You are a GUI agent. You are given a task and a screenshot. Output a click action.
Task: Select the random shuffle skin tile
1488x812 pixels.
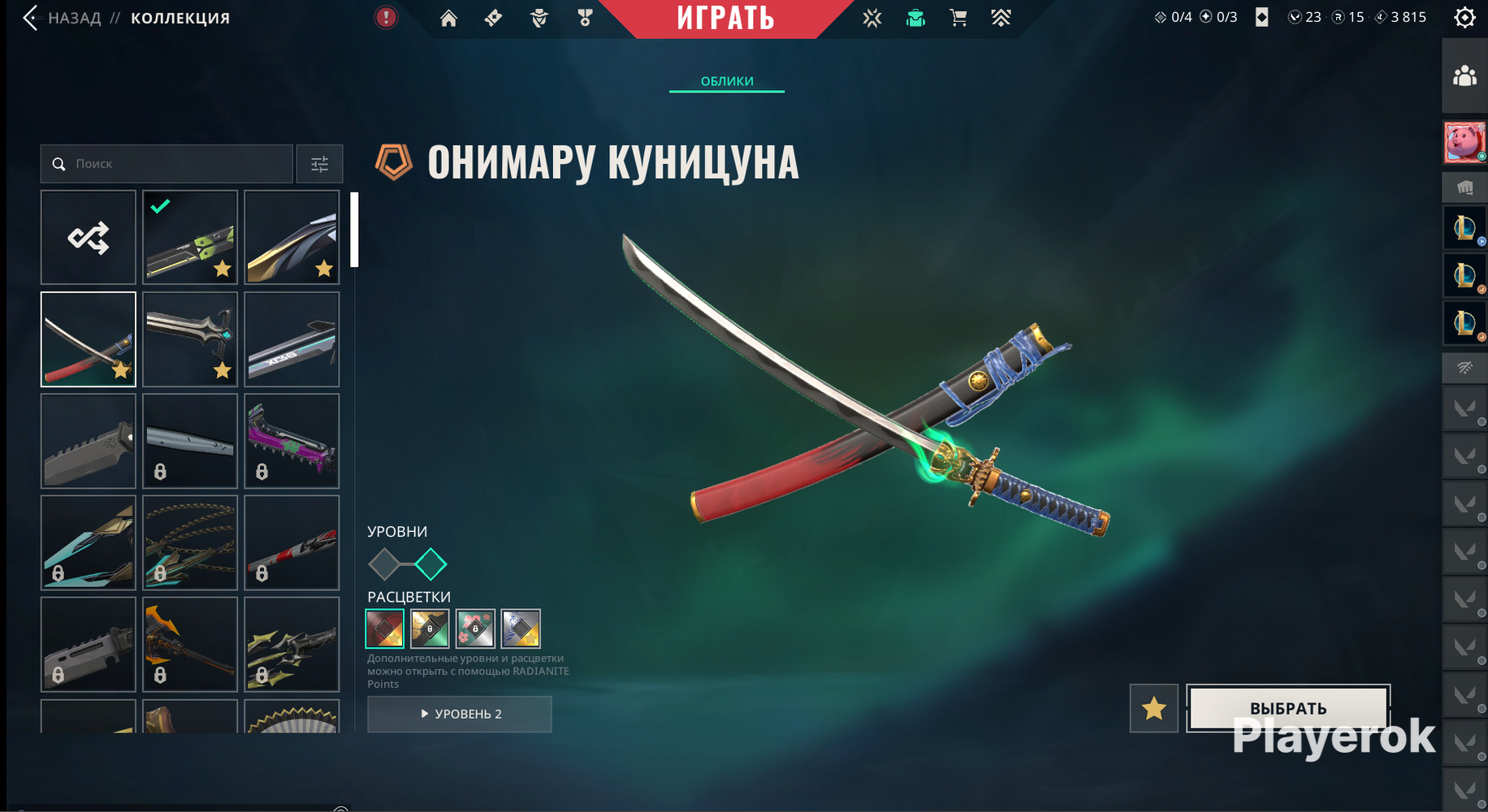(89, 238)
